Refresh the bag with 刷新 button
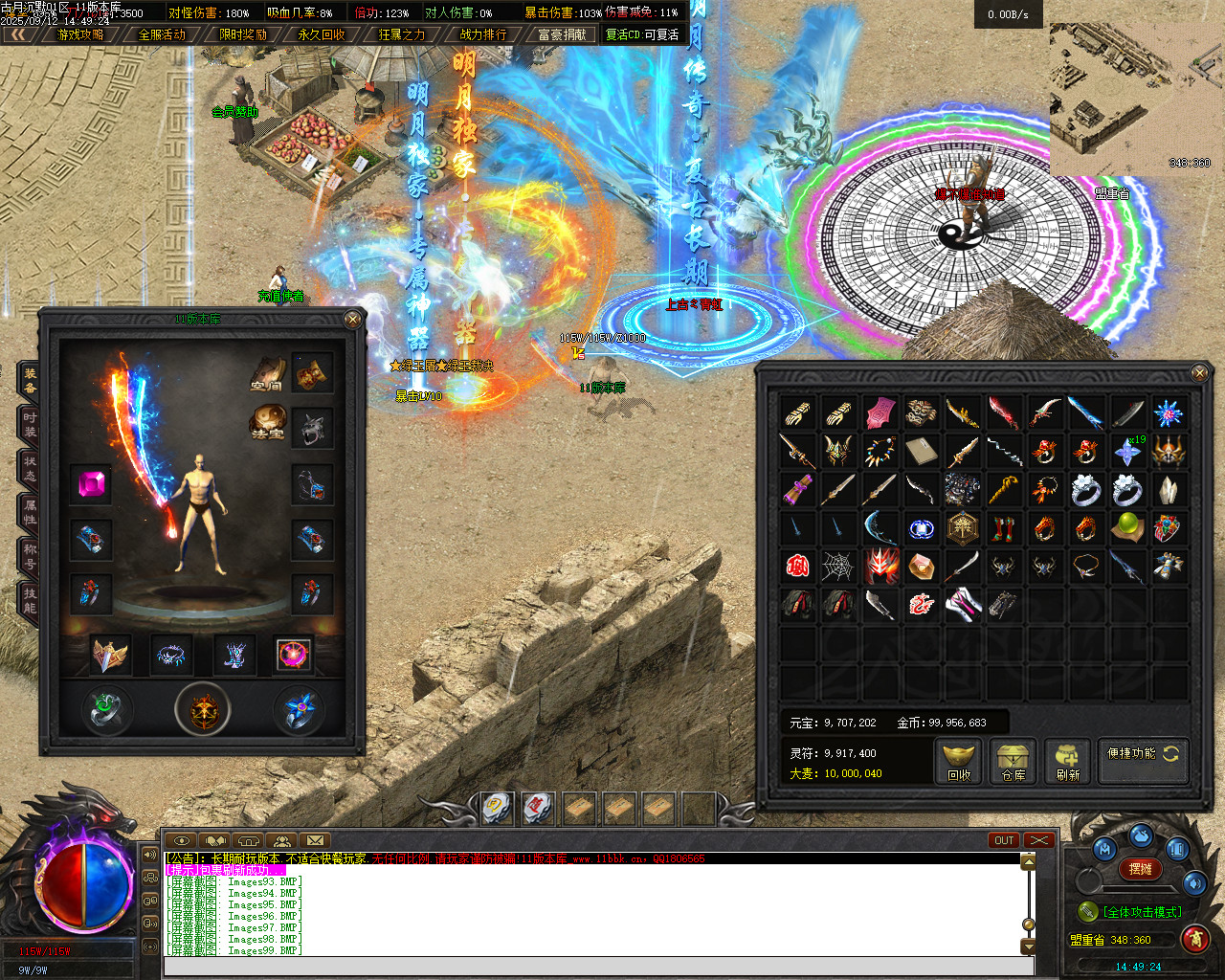The height and width of the screenshot is (980, 1225). (1068, 763)
